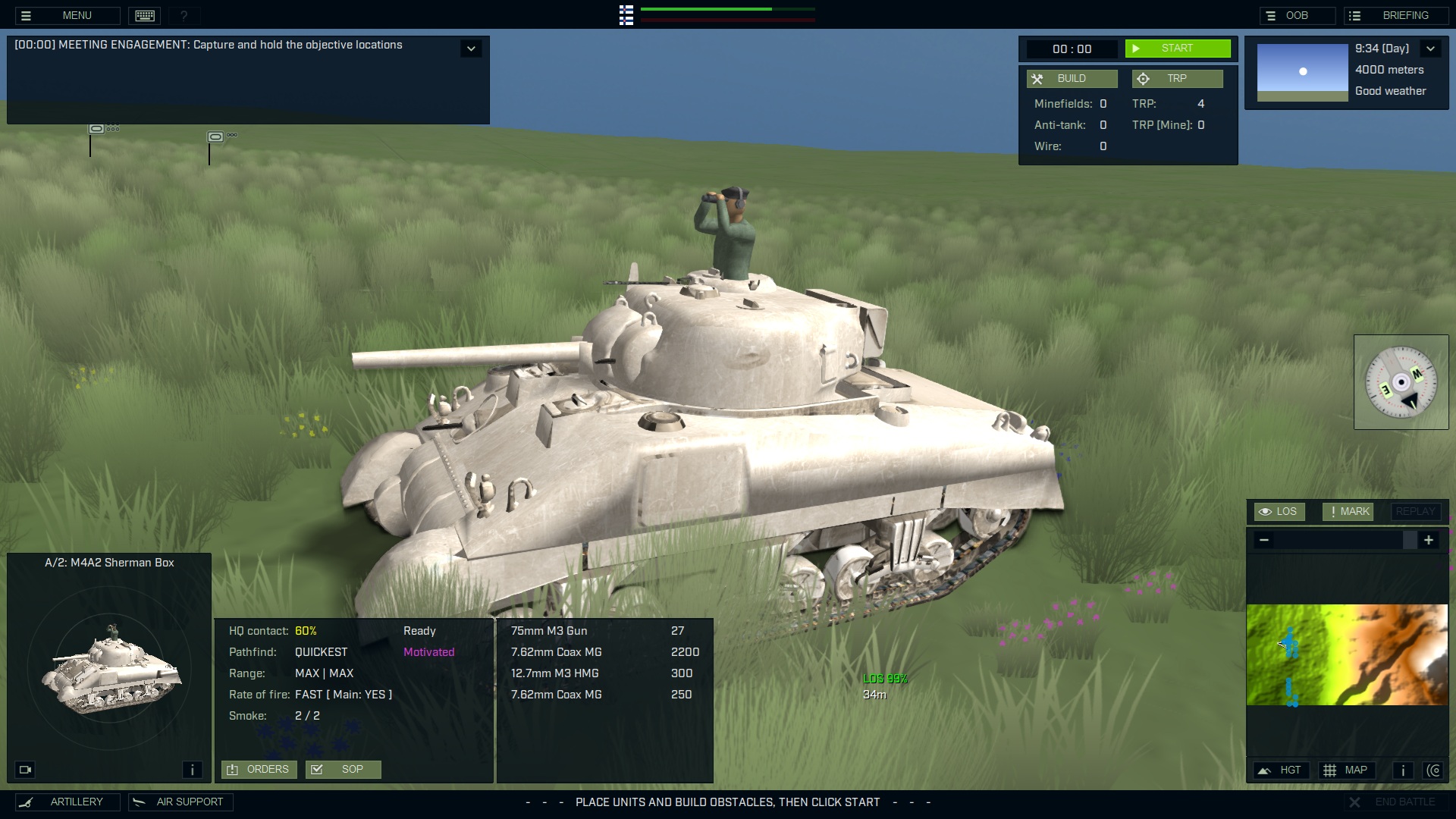Toggle the HGT height view on minimap
The height and width of the screenshot is (819, 1456).
pos(1281,770)
